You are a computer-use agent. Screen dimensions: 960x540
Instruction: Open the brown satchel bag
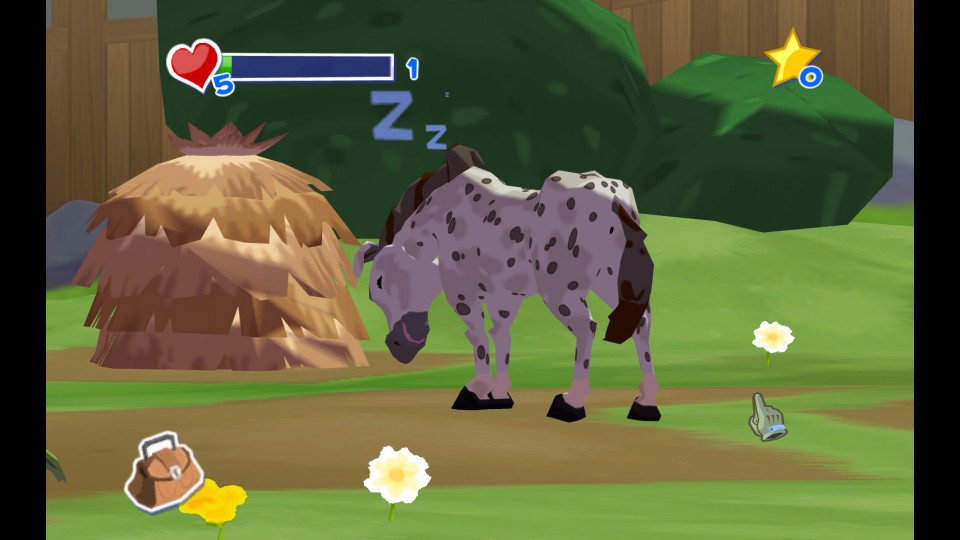point(163,472)
